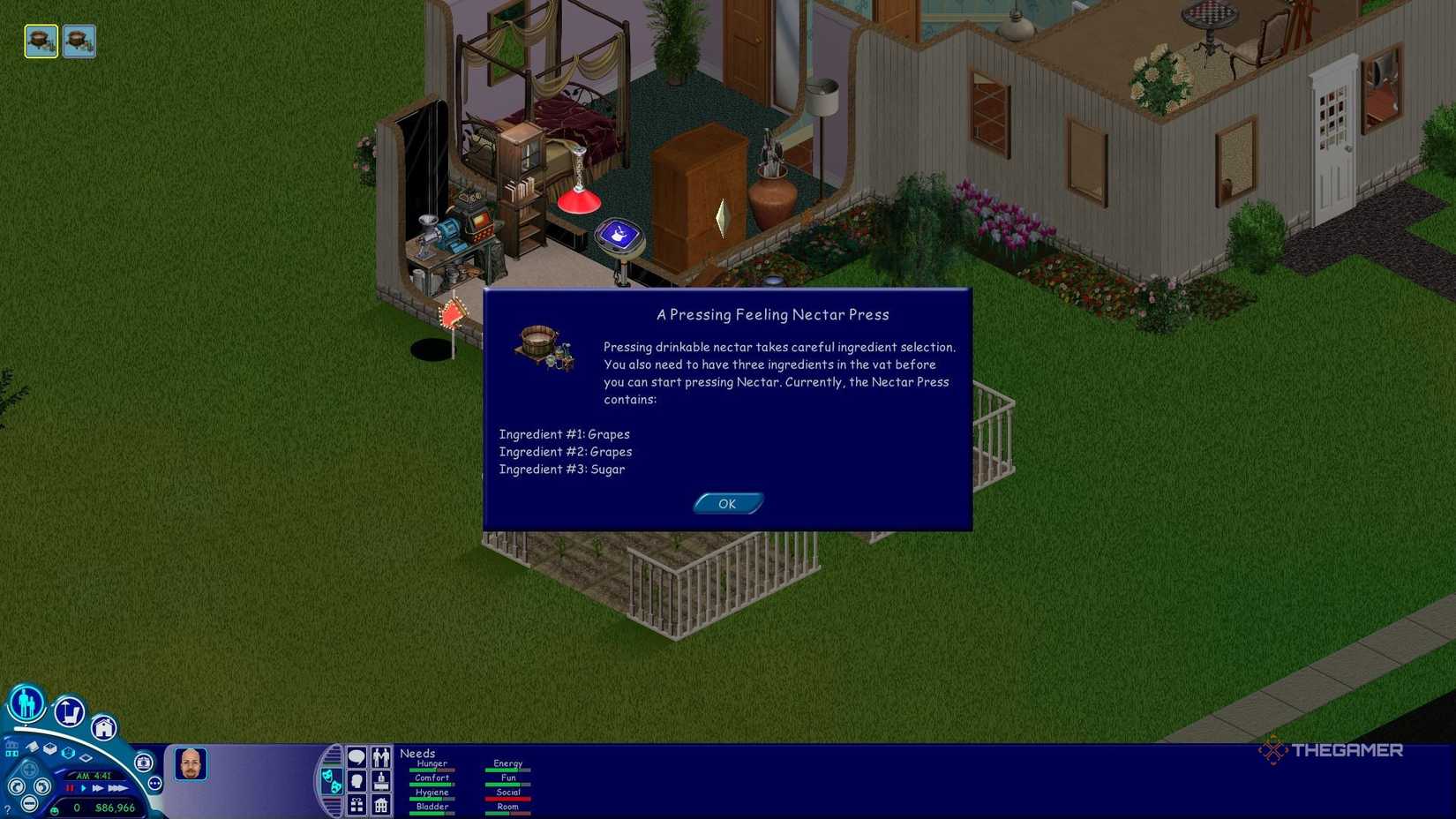Open the Personality panel head icon
The width and height of the screenshot is (1456, 819).
click(x=356, y=780)
